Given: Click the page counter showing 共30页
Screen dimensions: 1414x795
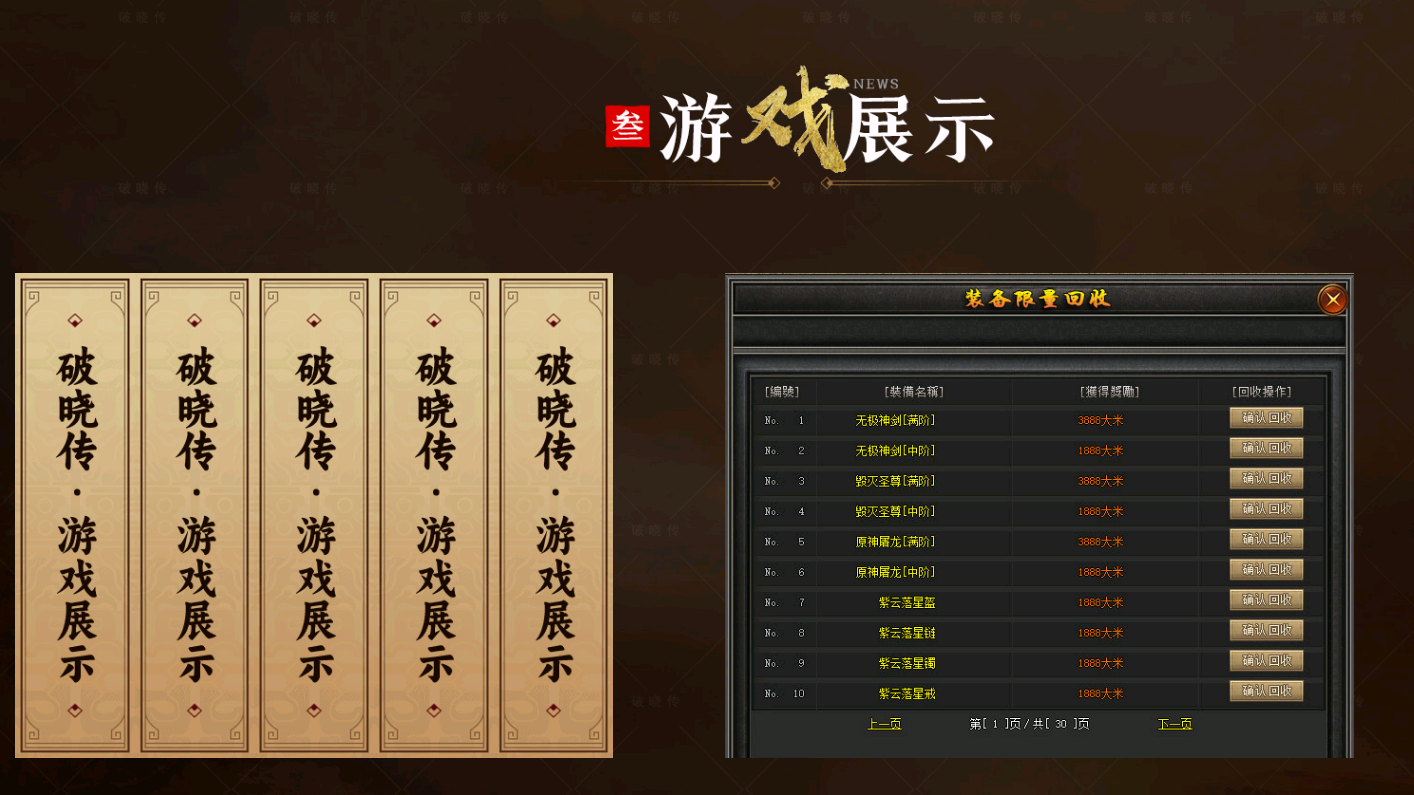Looking at the screenshot, I should coord(1030,723).
